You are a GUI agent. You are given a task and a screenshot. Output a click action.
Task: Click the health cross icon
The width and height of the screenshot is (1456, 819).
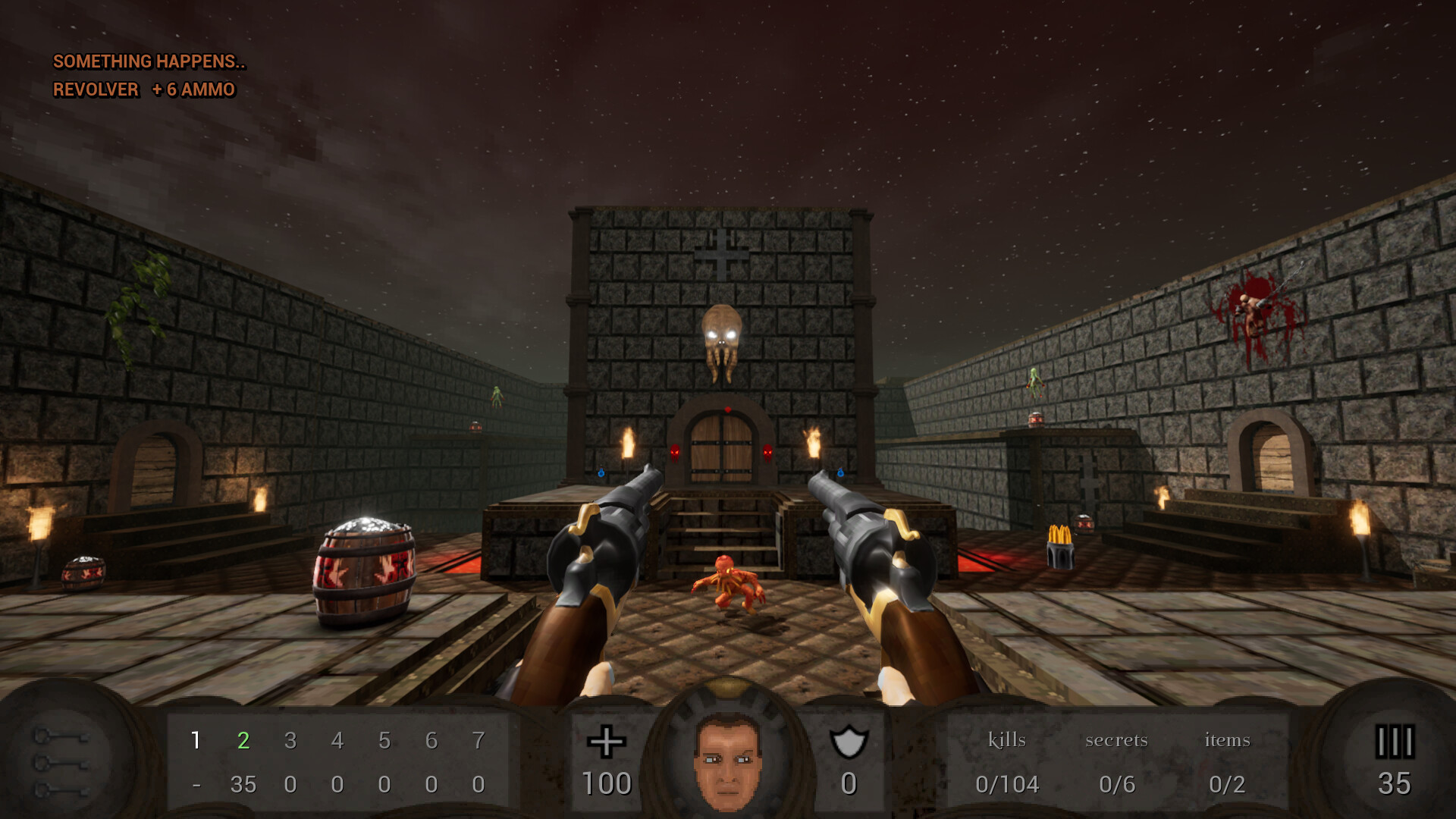607,743
